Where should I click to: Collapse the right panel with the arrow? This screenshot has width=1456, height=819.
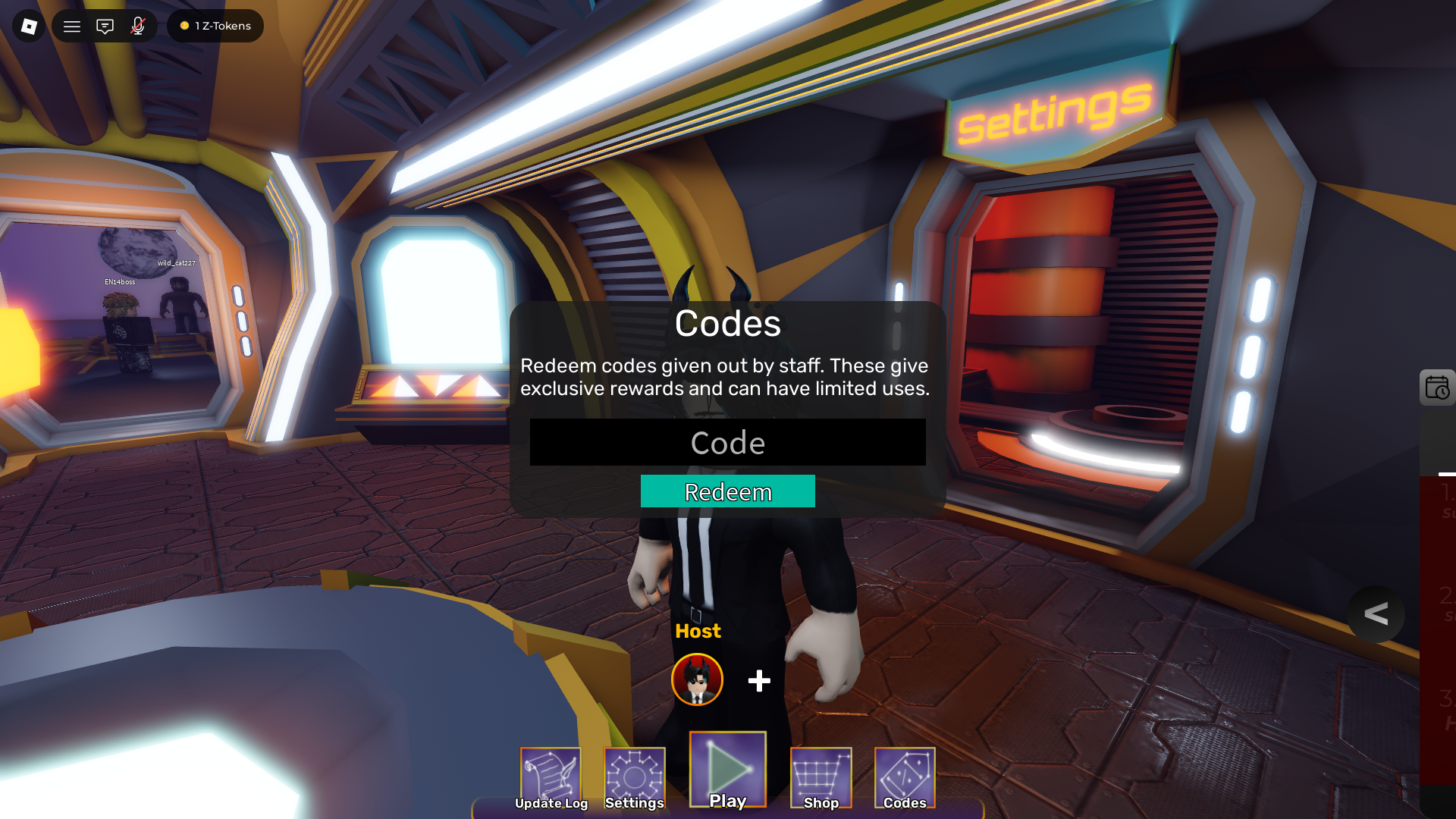pyautogui.click(x=1376, y=614)
